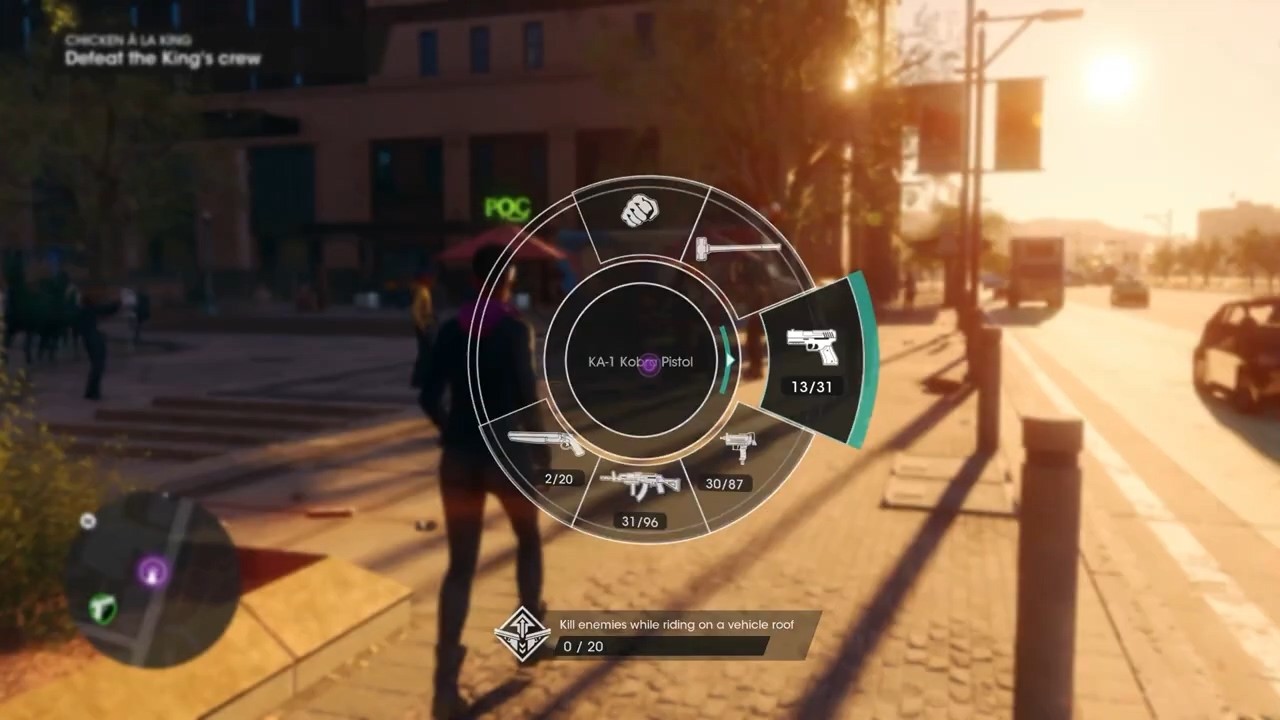1280x720 pixels.
Task: Click the purple mission marker on minimap
Action: click(152, 571)
